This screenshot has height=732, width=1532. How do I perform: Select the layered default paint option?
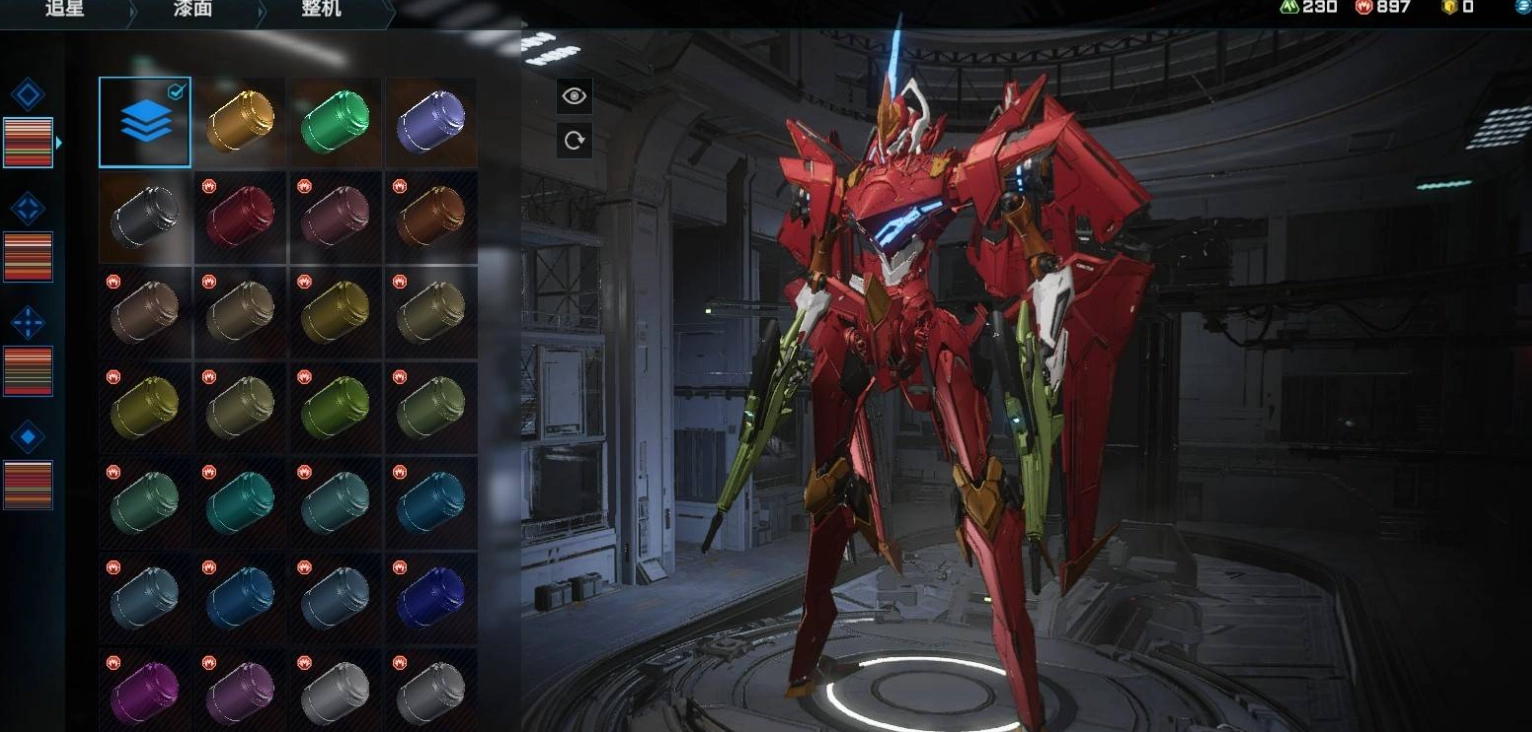click(145, 122)
